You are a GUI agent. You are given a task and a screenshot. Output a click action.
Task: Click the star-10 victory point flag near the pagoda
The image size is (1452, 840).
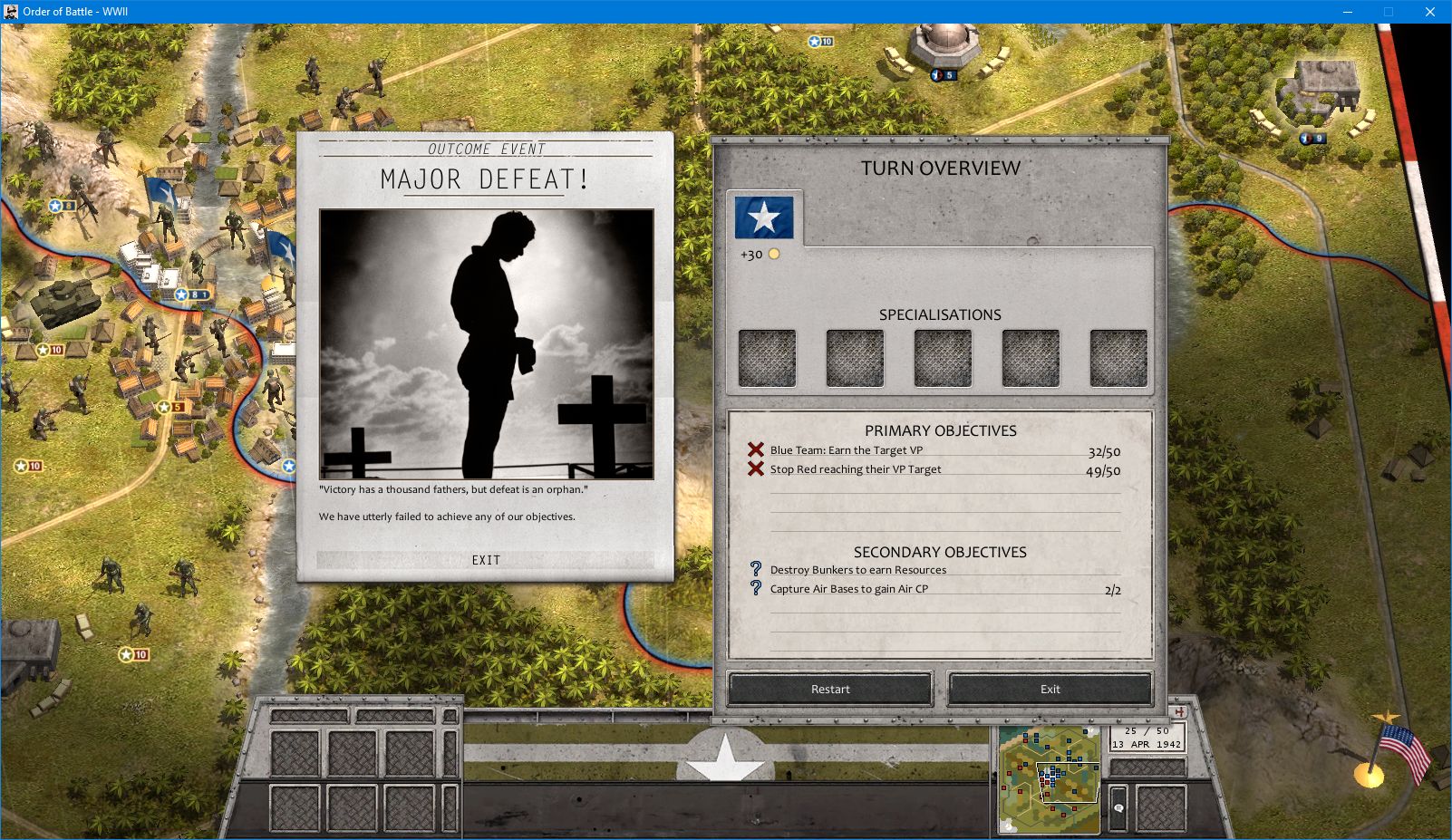(x=814, y=41)
